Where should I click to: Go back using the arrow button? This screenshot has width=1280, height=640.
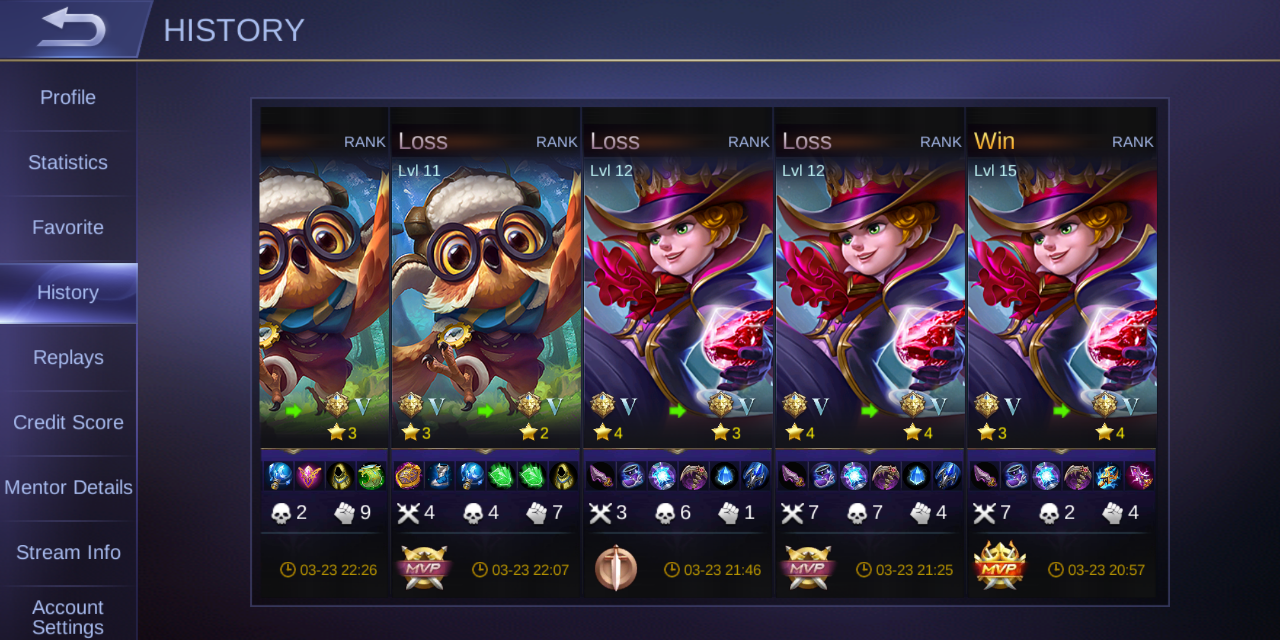pos(70,28)
